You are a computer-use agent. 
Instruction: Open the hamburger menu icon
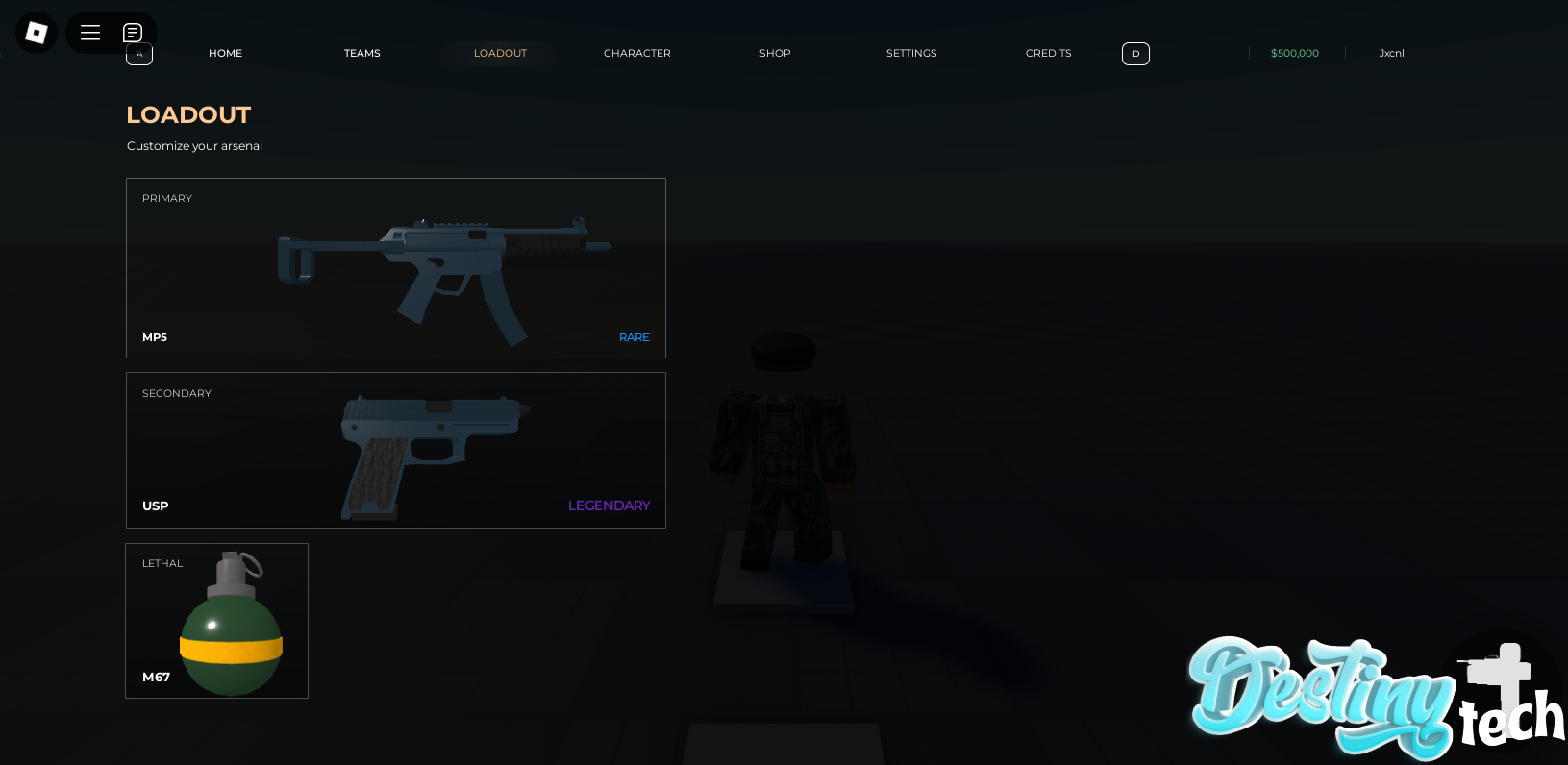click(x=89, y=32)
